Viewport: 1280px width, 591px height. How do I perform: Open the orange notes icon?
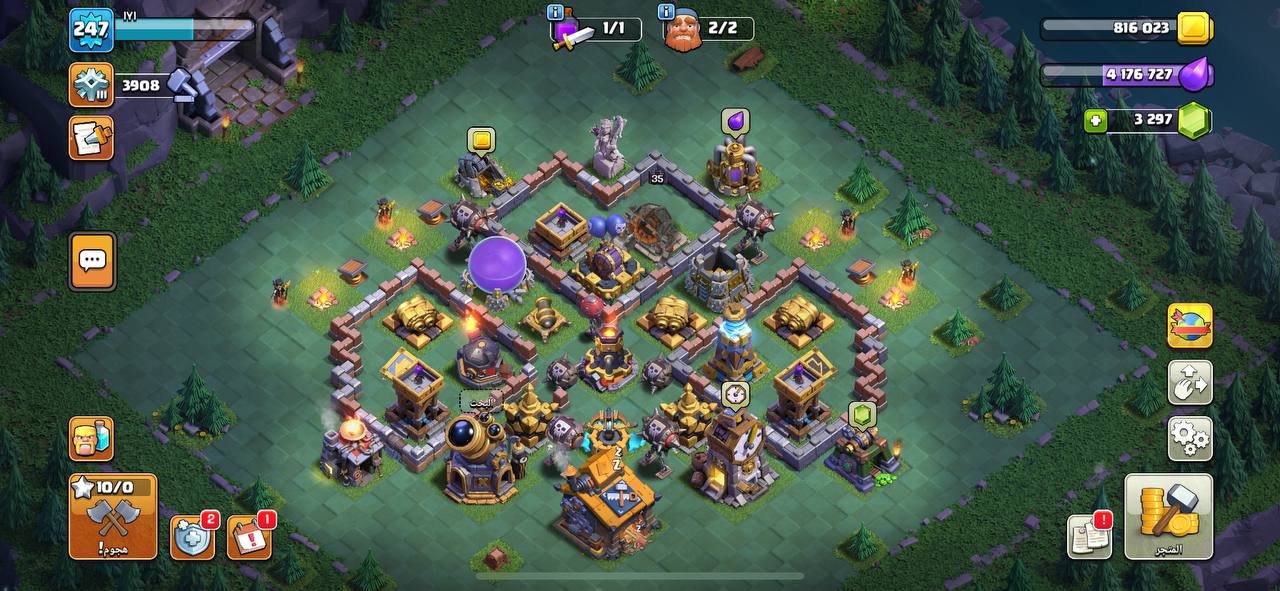click(91, 138)
